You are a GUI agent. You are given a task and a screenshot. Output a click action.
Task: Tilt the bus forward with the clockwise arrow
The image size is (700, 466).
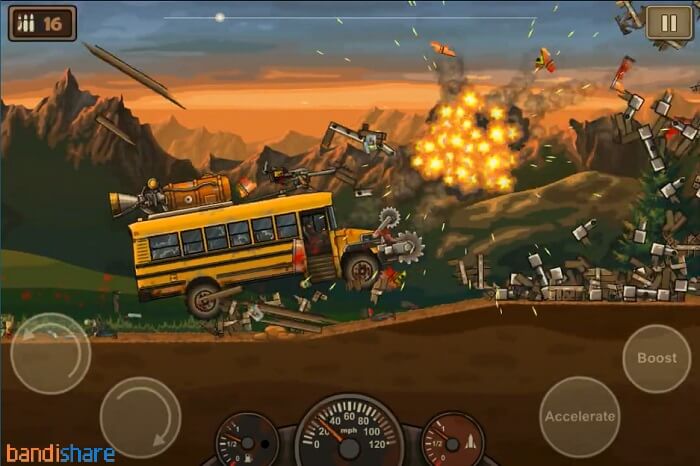pyautogui.click(x=140, y=417)
